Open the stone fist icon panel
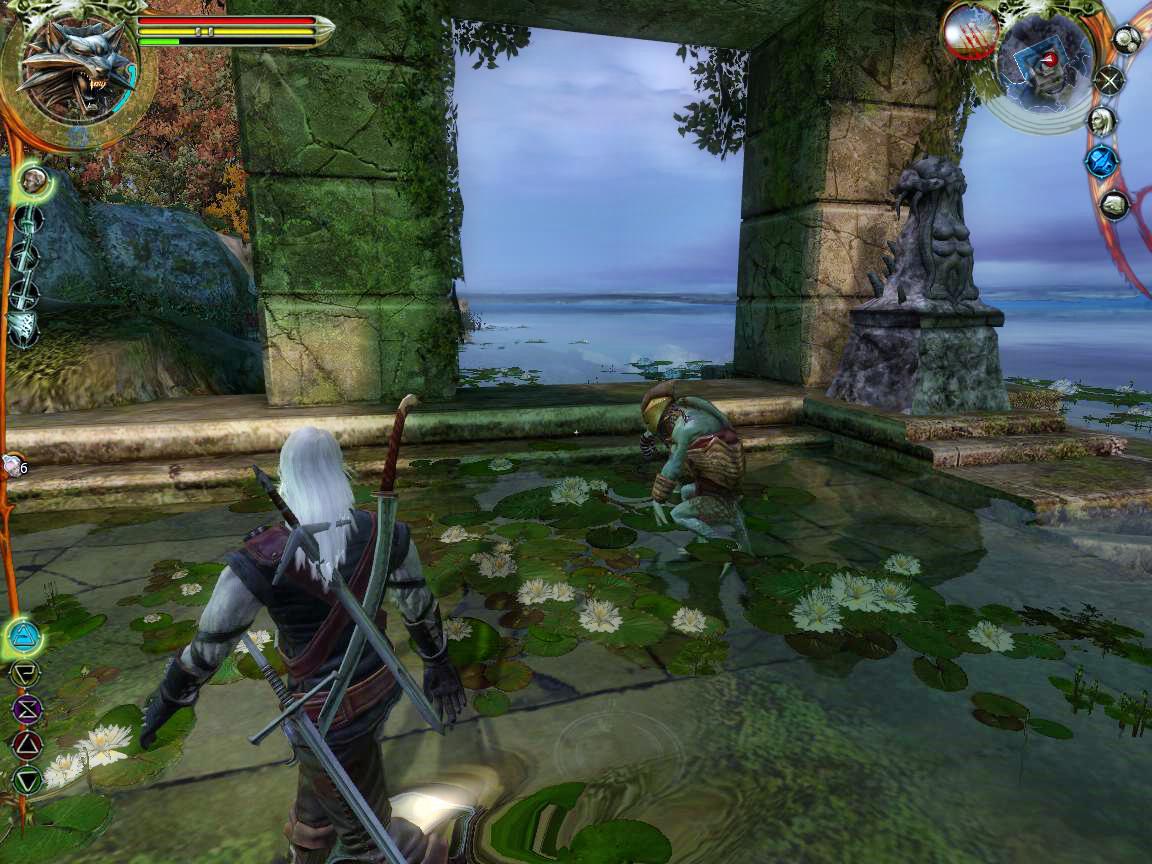The height and width of the screenshot is (864, 1152). (1114, 205)
